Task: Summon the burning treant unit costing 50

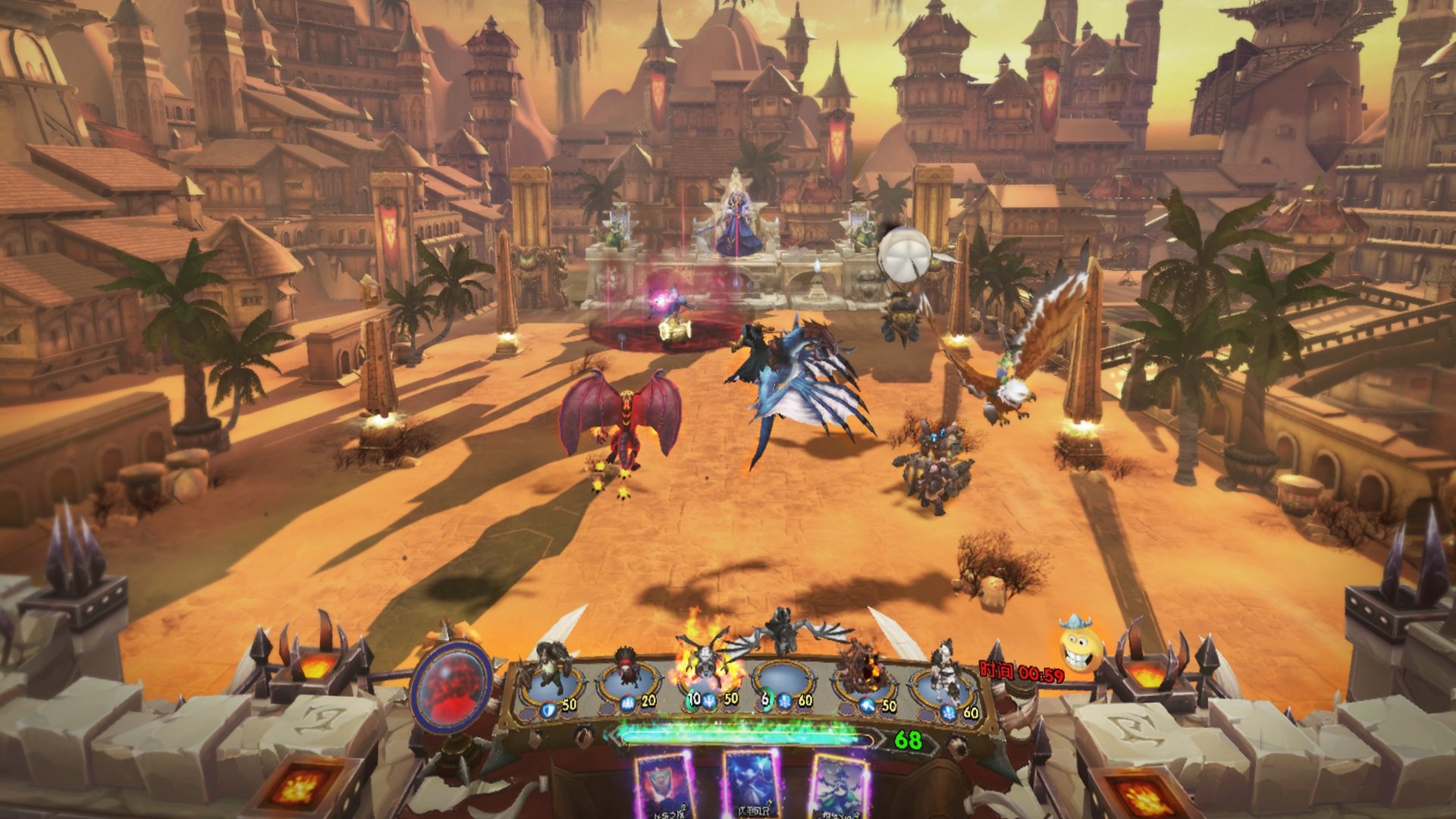Action: 863,675
